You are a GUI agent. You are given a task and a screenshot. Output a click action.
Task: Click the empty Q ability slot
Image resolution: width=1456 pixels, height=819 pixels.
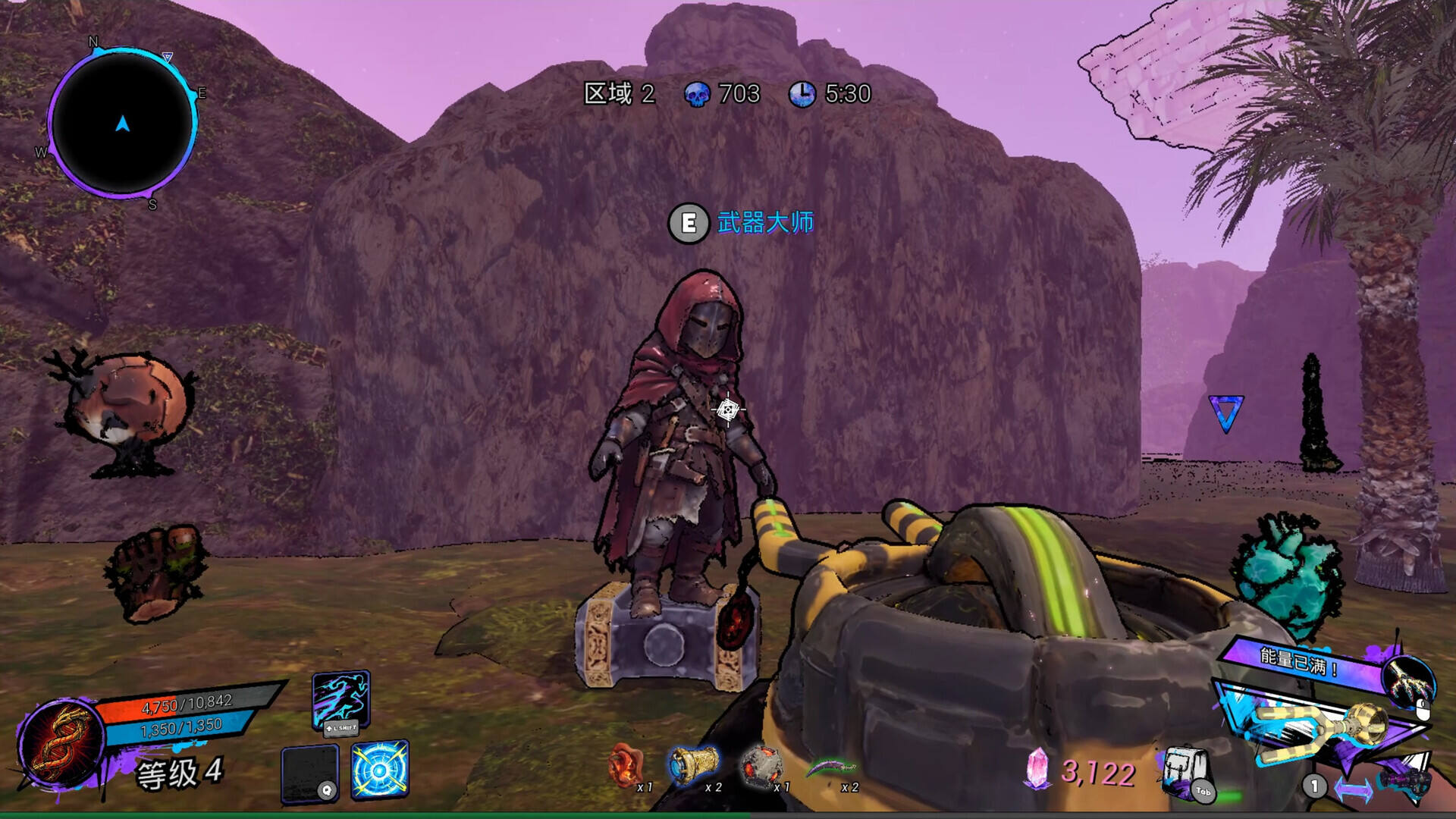309,772
